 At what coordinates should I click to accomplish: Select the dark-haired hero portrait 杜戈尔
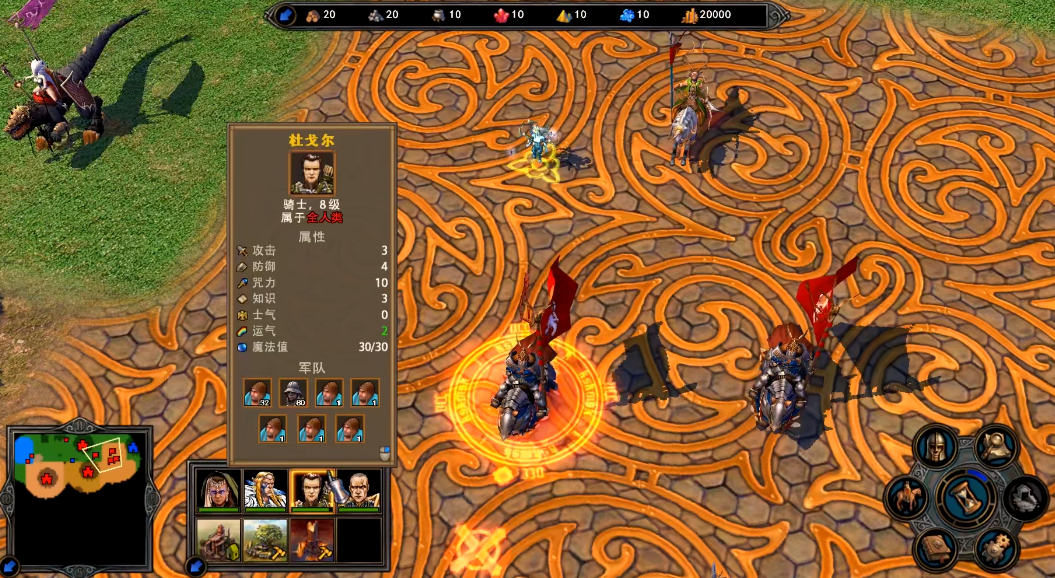click(311, 490)
